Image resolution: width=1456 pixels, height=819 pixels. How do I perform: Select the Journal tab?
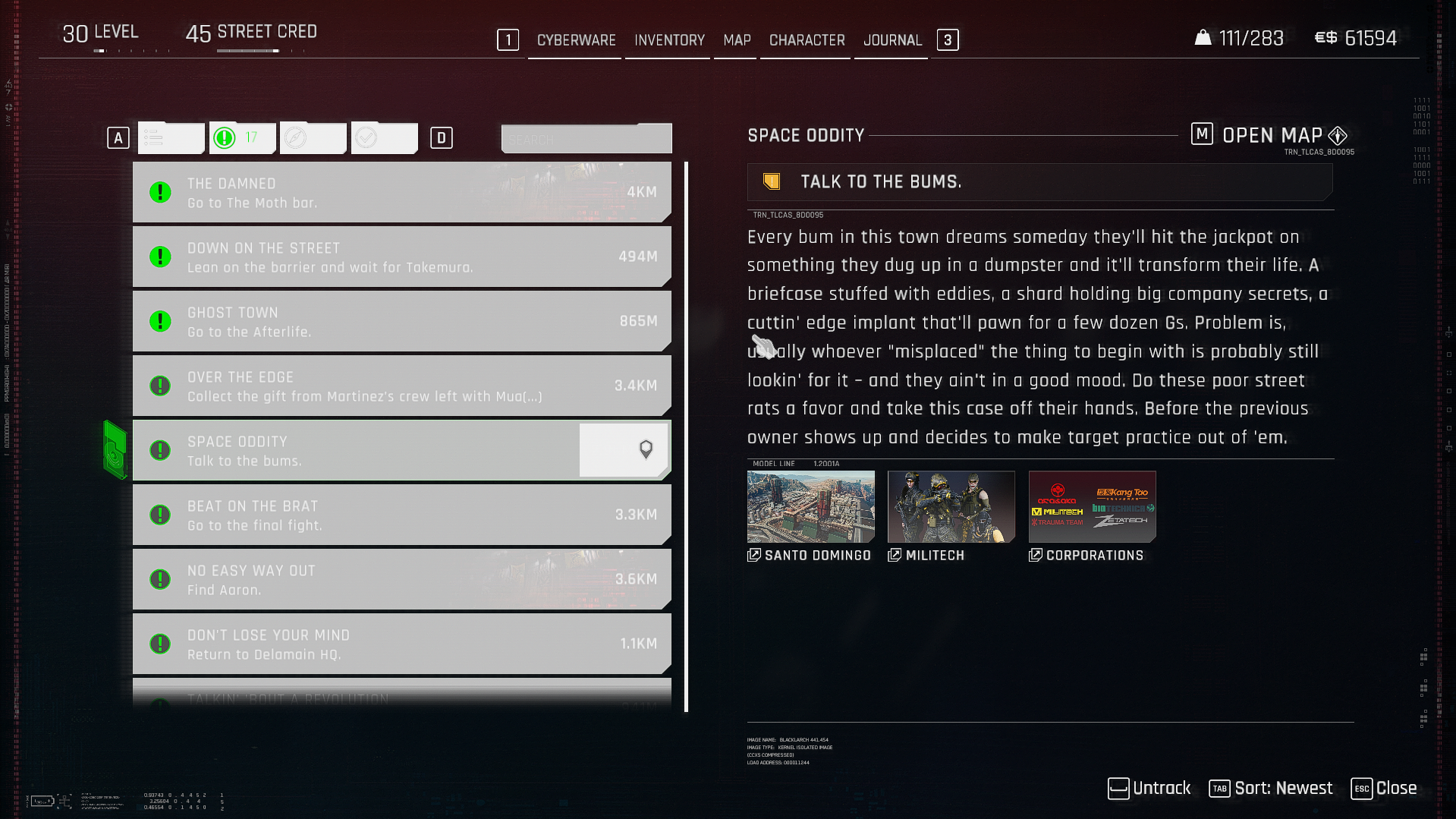pyautogui.click(x=892, y=40)
